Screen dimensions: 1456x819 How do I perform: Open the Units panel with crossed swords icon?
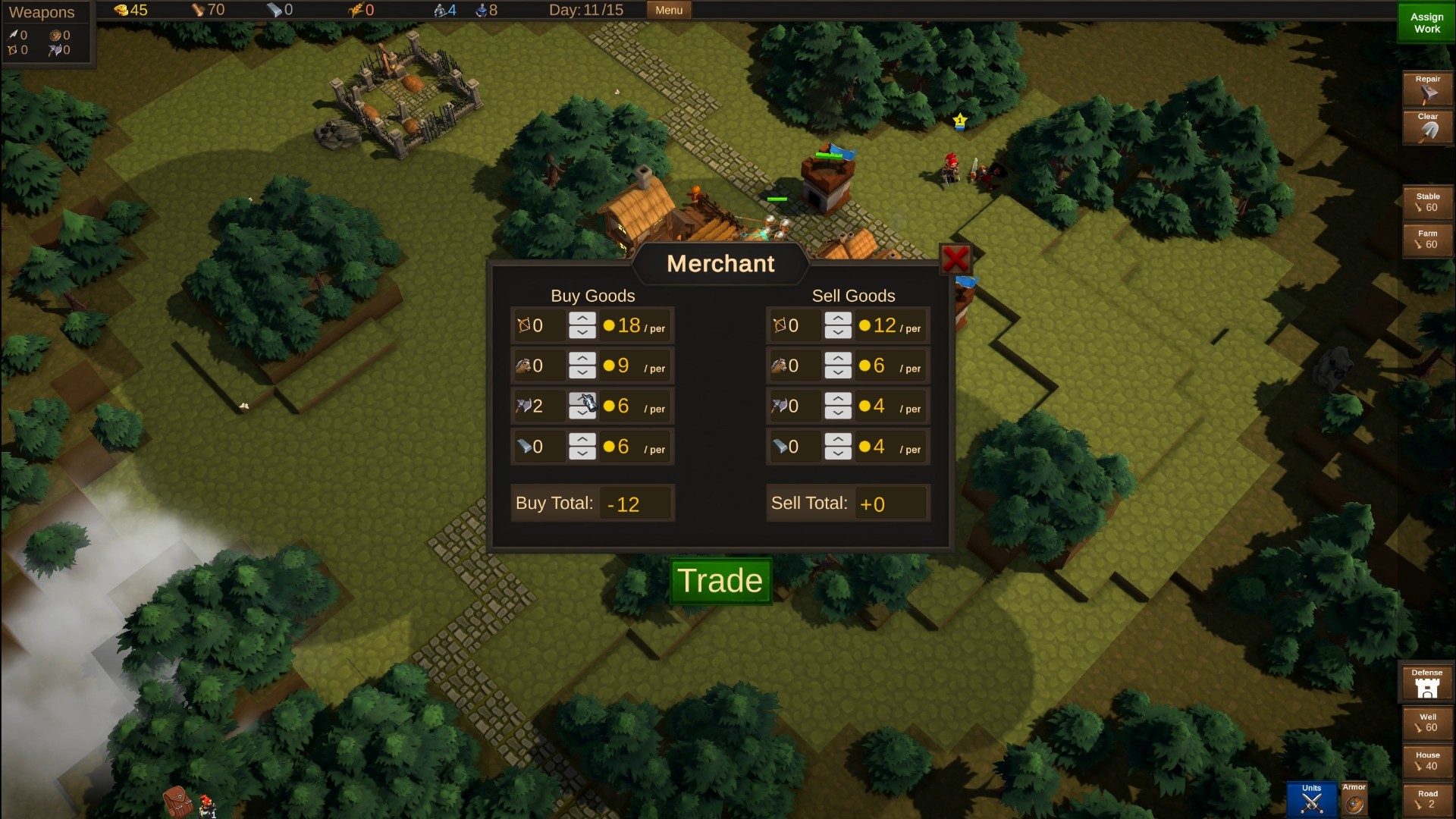tap(1311, 798)
